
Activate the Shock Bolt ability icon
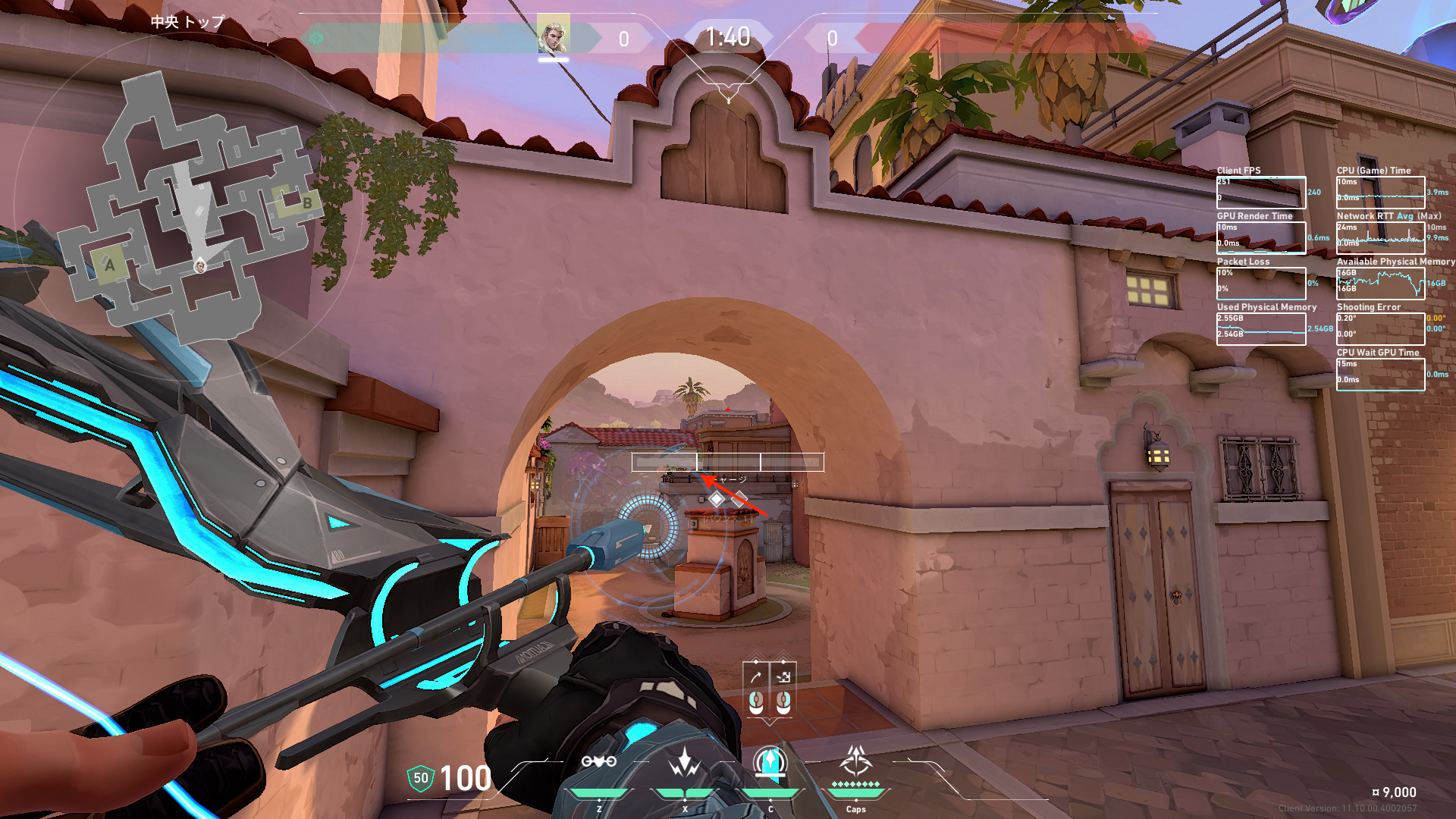[684, 761]
